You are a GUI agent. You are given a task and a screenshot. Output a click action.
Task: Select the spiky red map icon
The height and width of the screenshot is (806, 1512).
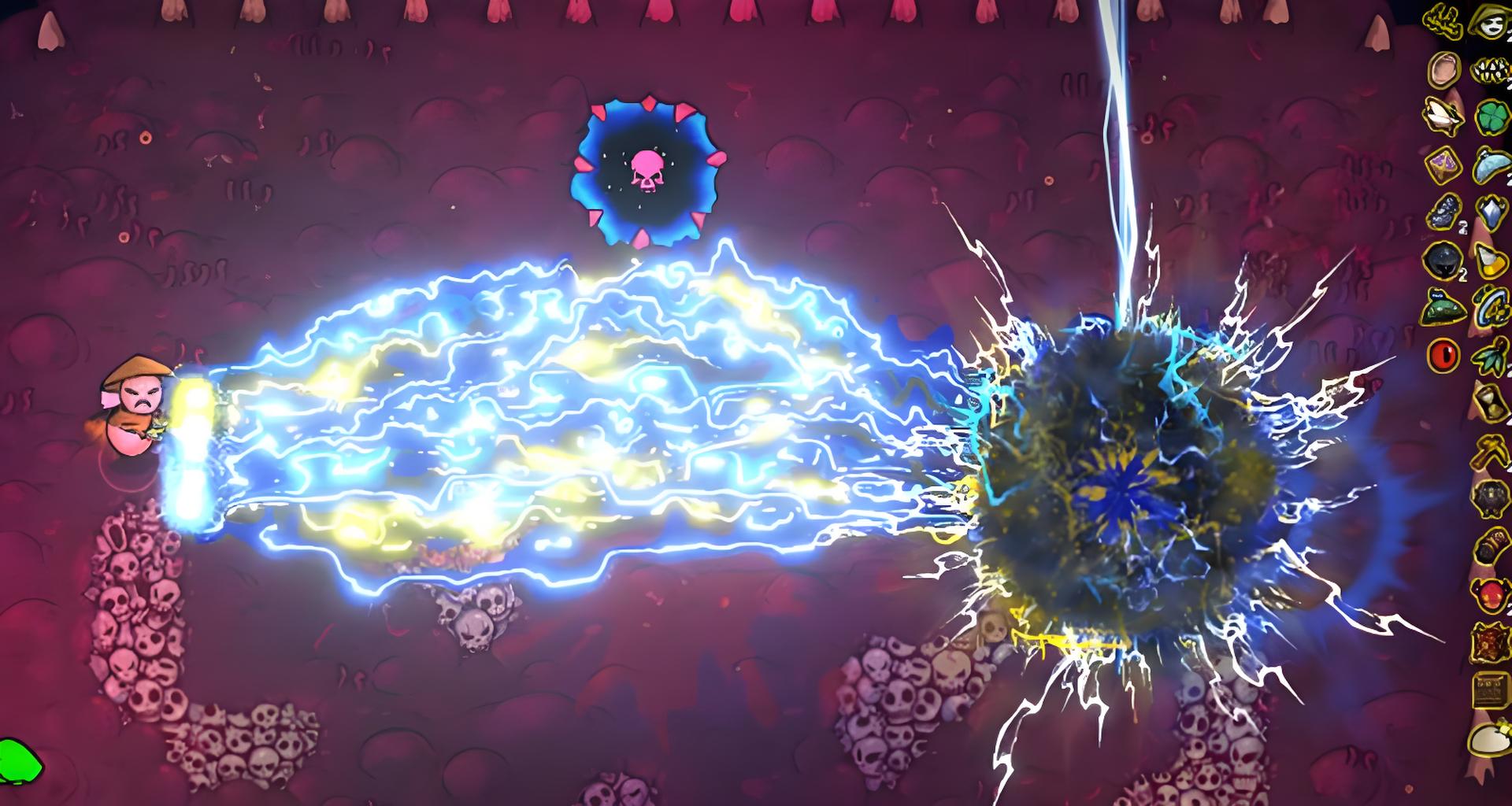(x=1489, y=641)
